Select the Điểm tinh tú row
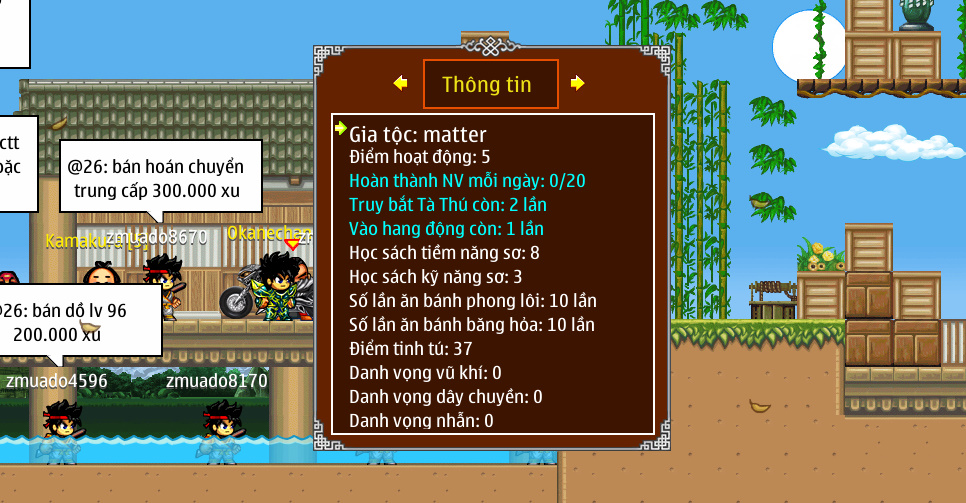Viewport: 966px width, 503px height. point(410,348)
